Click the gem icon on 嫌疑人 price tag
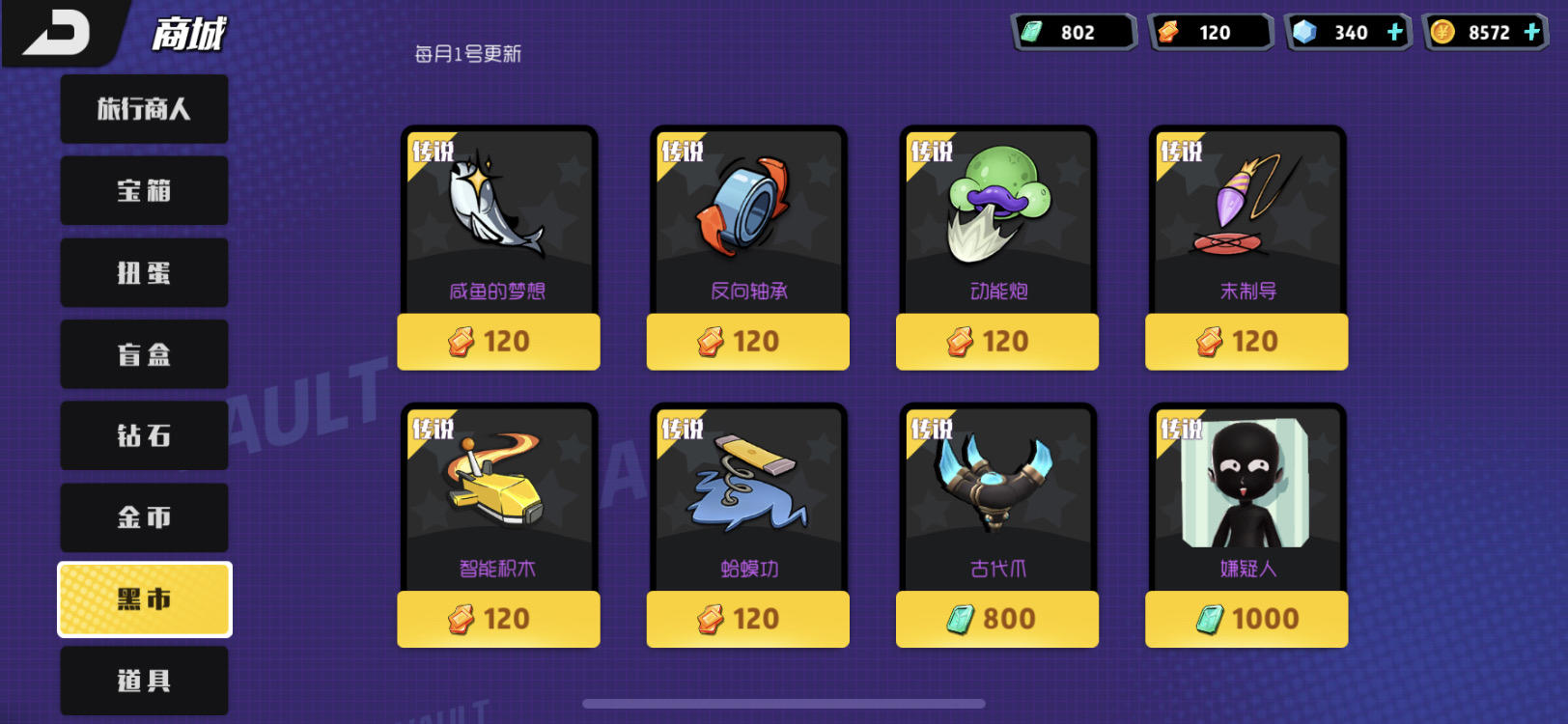This screenshot has width=1568, height=724. pos(1210,619)
